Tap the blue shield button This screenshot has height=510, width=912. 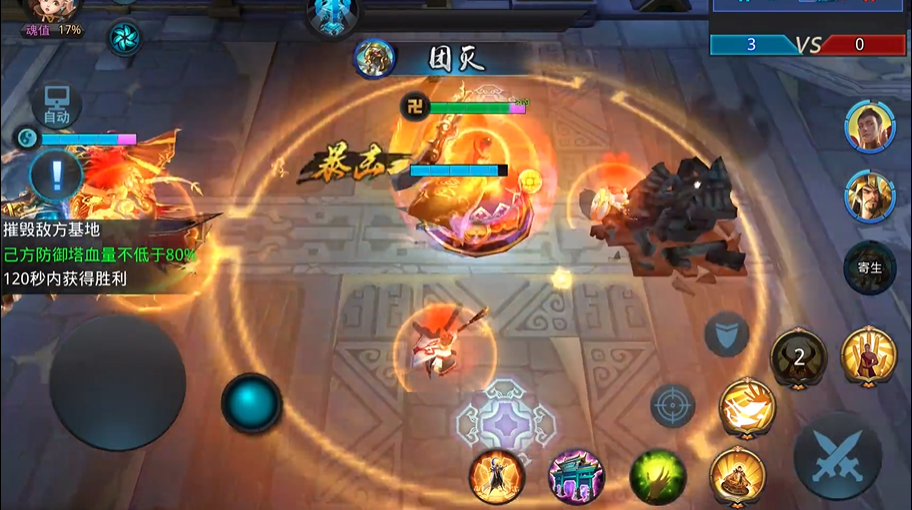click(x=727, y=335)
